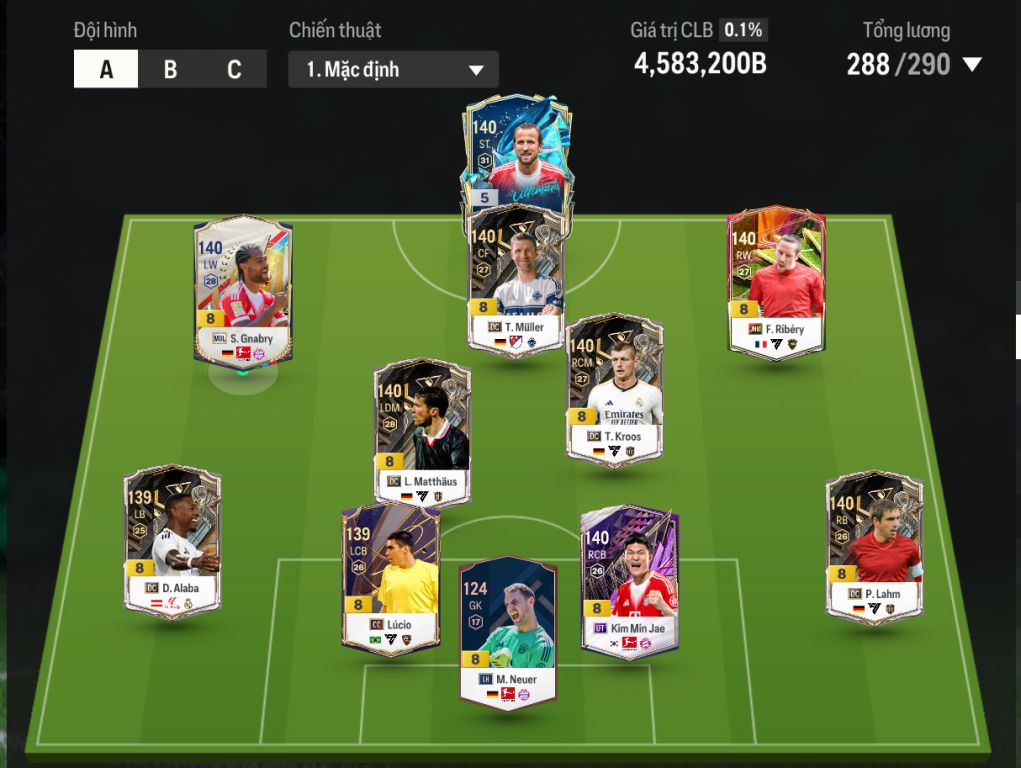Select T. Kroos's midfield card
This screenshot has height=768, width=1021.
[x=614, y=390]
